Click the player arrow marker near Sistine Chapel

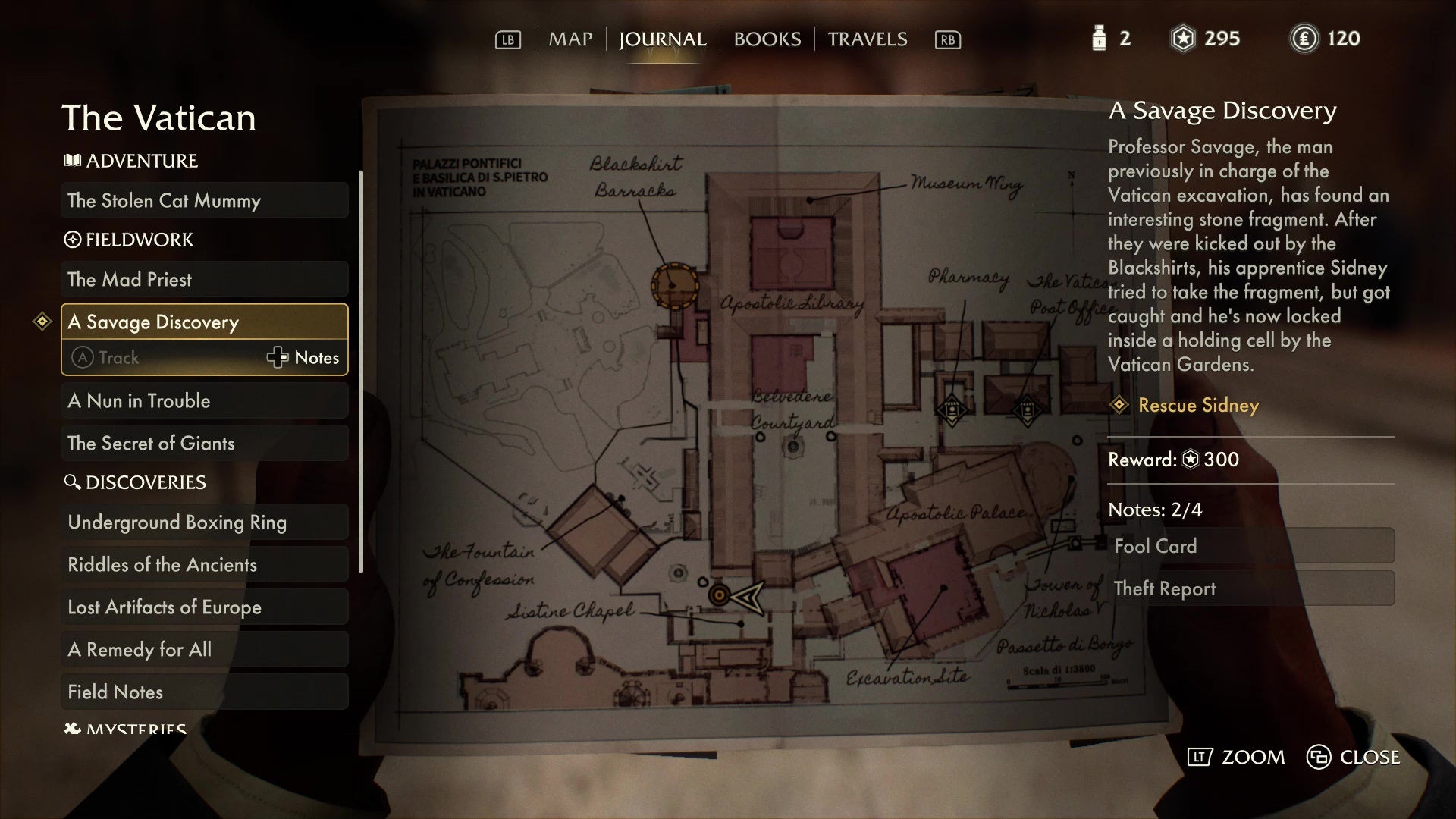click(747, 598)
